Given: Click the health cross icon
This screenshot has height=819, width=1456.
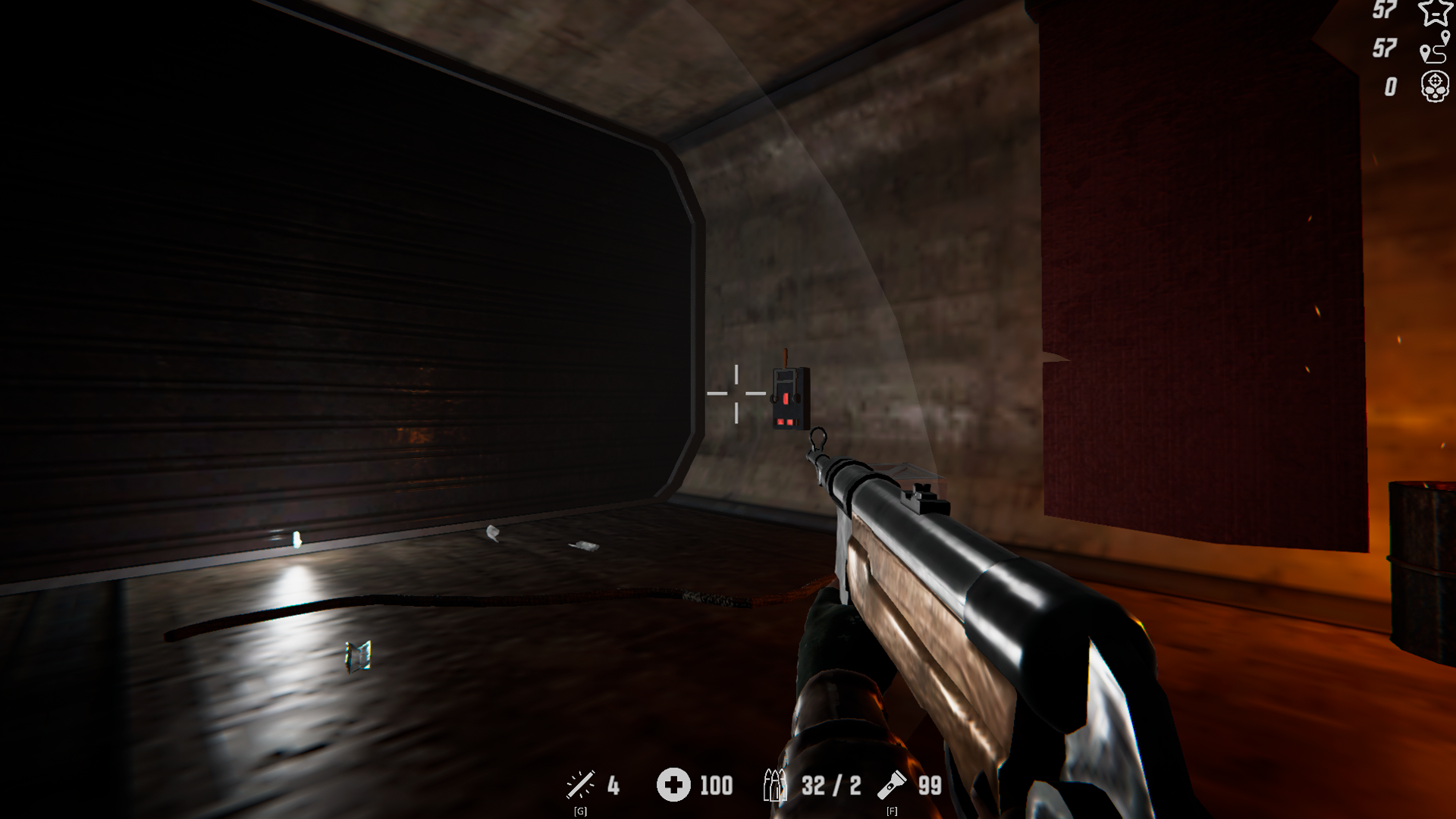Looking at the screenshot, I should point(673,786).
